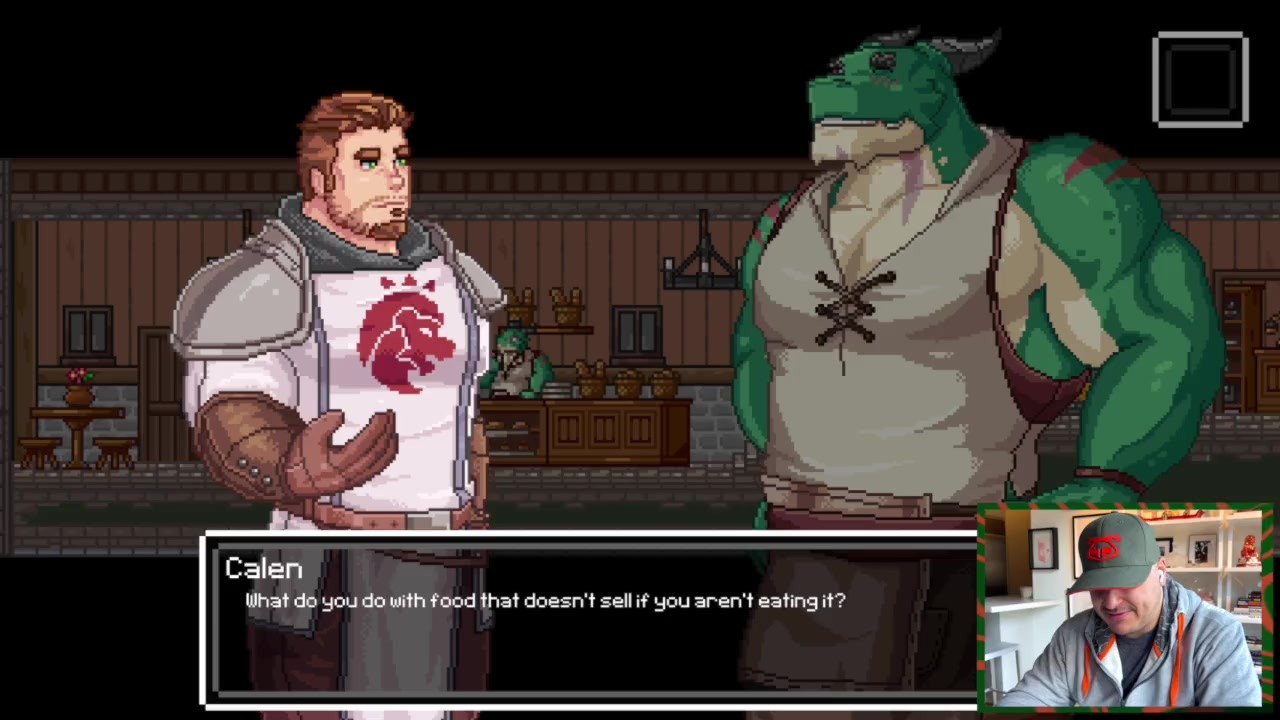
Task: Advance Calen's dialogue text box
Action: point(590,622)
